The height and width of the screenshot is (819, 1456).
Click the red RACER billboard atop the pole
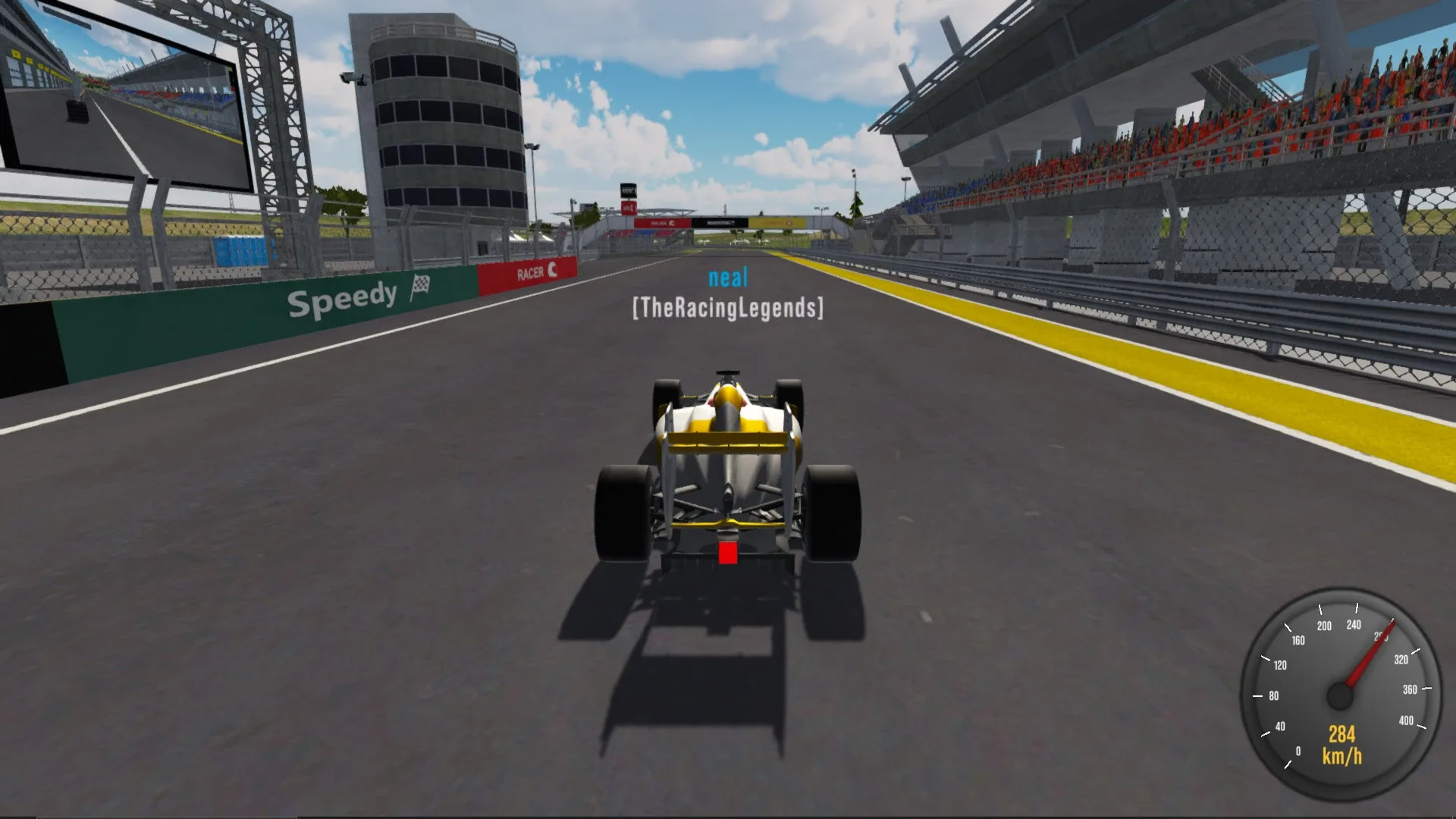point(629,209)
